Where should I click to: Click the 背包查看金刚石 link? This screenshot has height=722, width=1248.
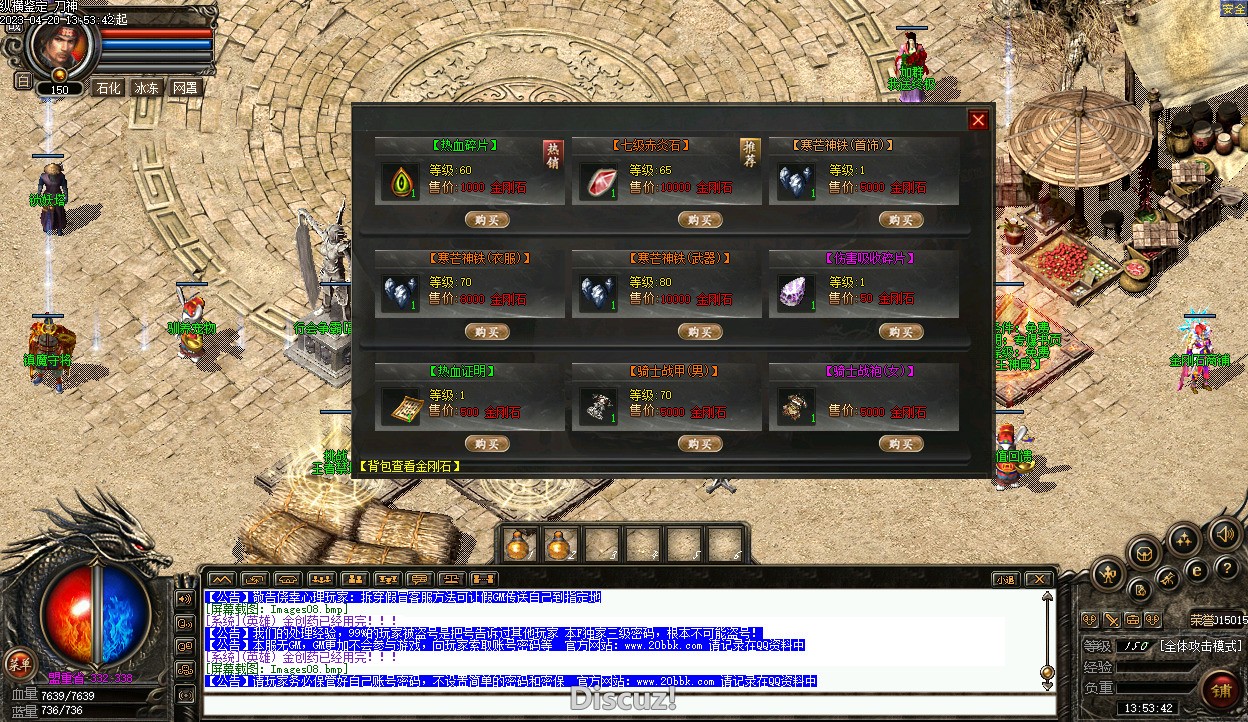click(x=410, y=466)
